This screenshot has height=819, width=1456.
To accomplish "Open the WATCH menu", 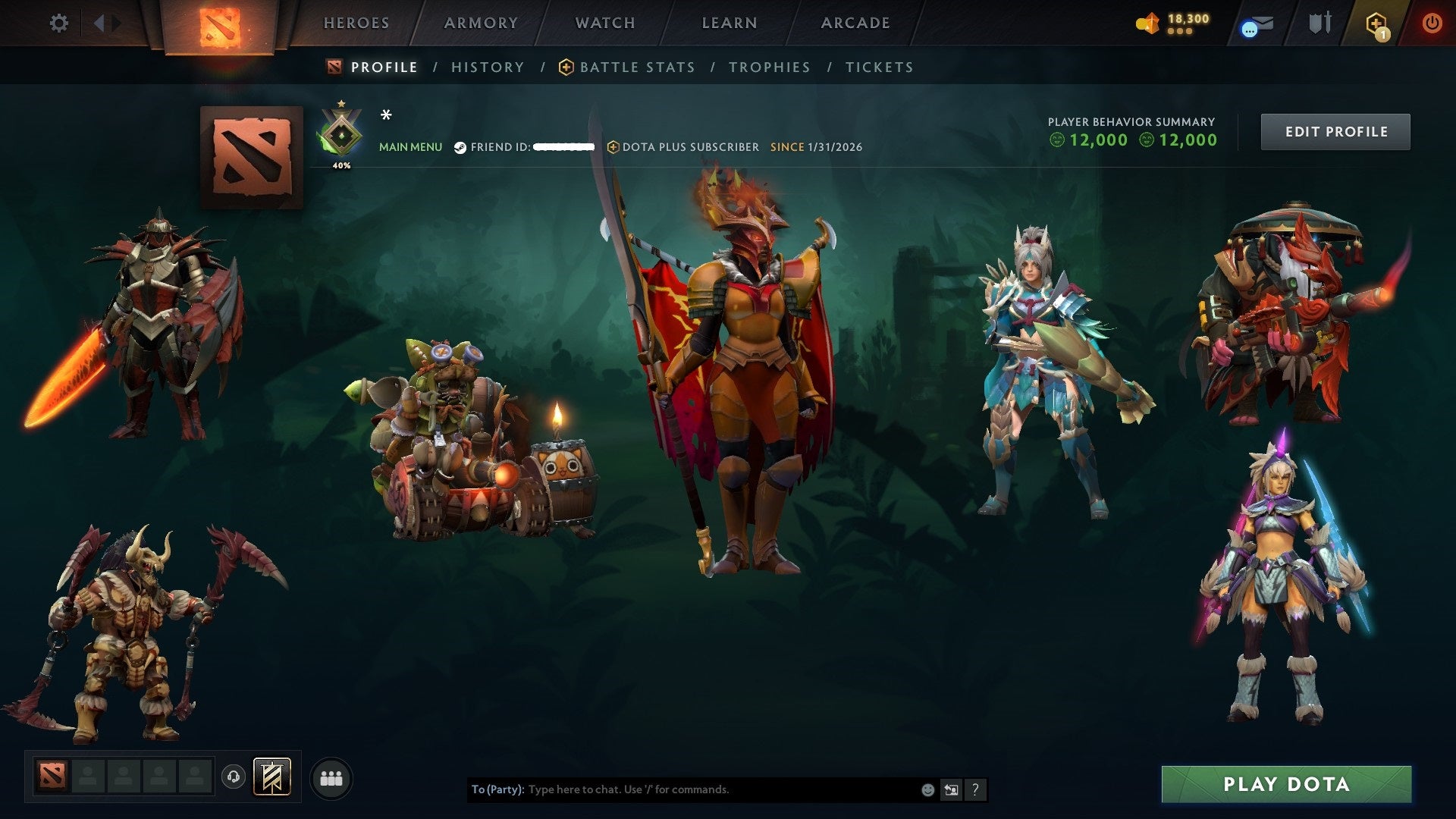I will click(604, 23).
